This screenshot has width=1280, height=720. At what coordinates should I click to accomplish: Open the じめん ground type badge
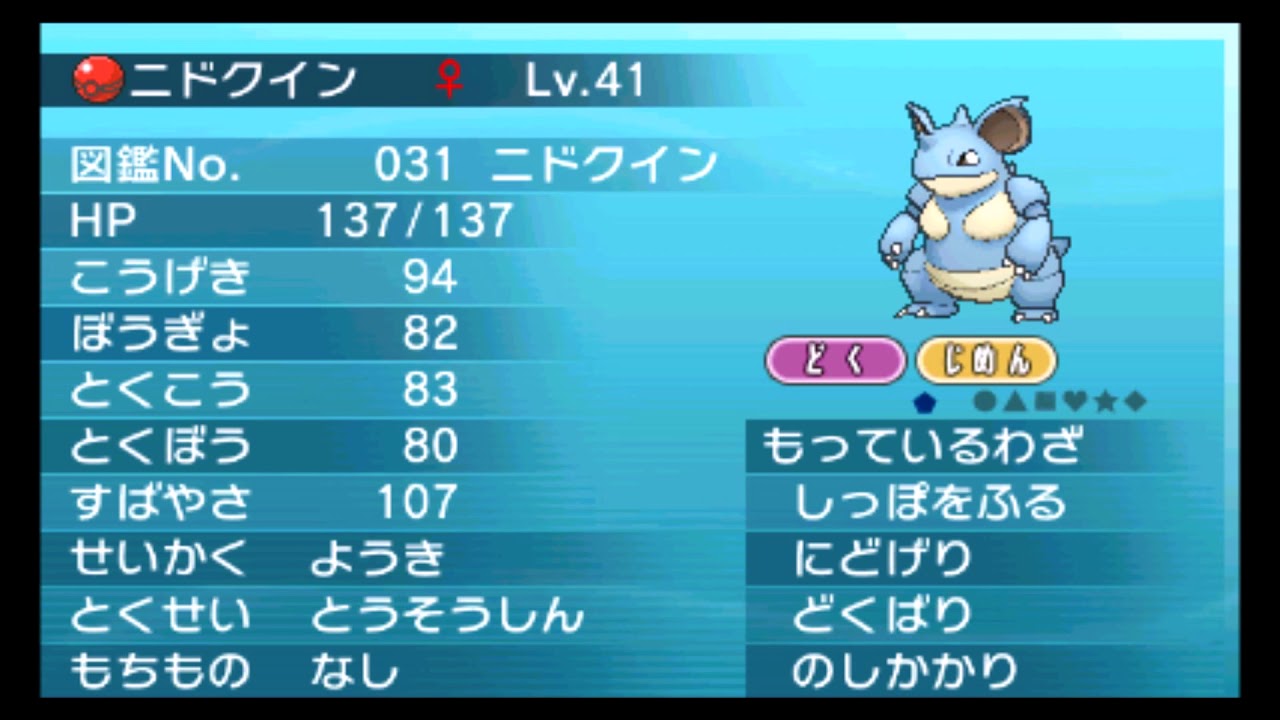pos(986,360)
